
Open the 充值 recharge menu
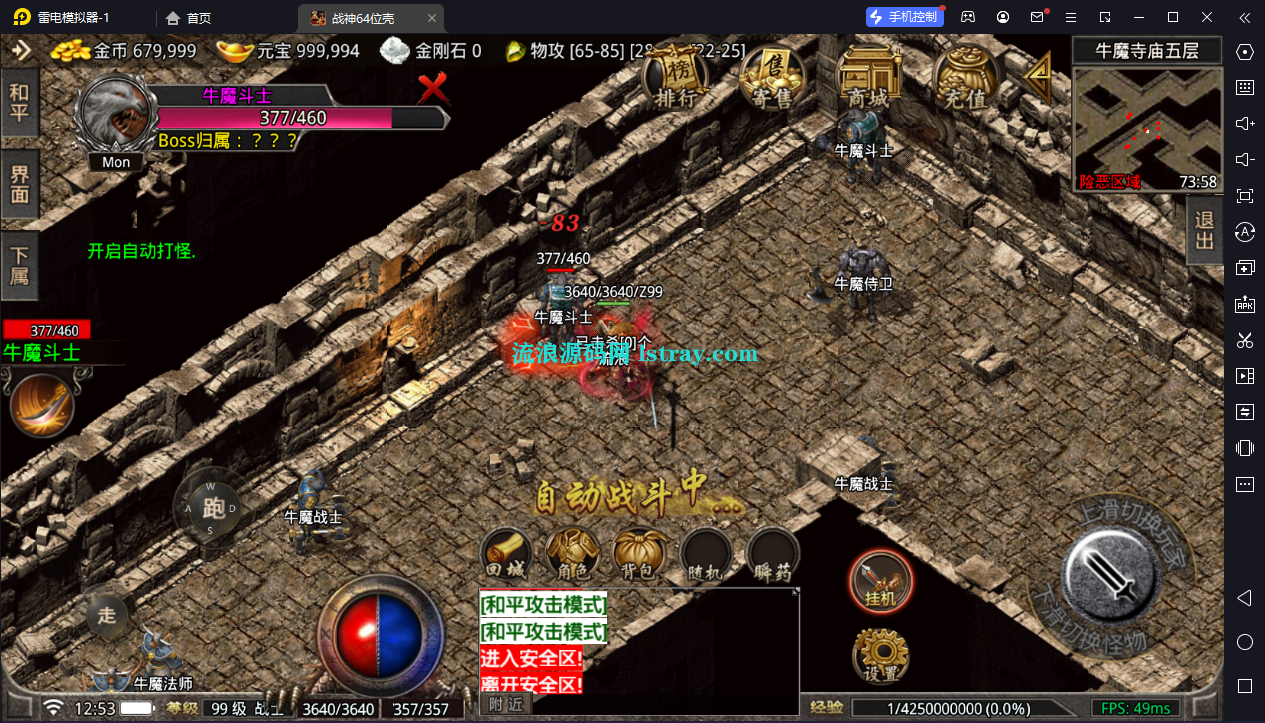tap(963, 76)
